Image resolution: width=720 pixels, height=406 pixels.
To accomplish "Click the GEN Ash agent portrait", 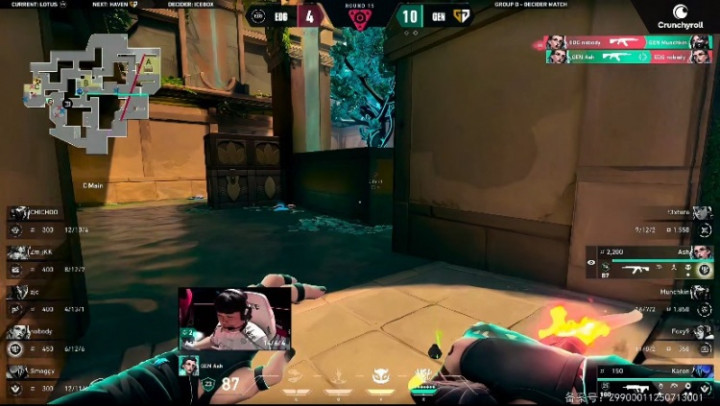I will click(187, 366).
